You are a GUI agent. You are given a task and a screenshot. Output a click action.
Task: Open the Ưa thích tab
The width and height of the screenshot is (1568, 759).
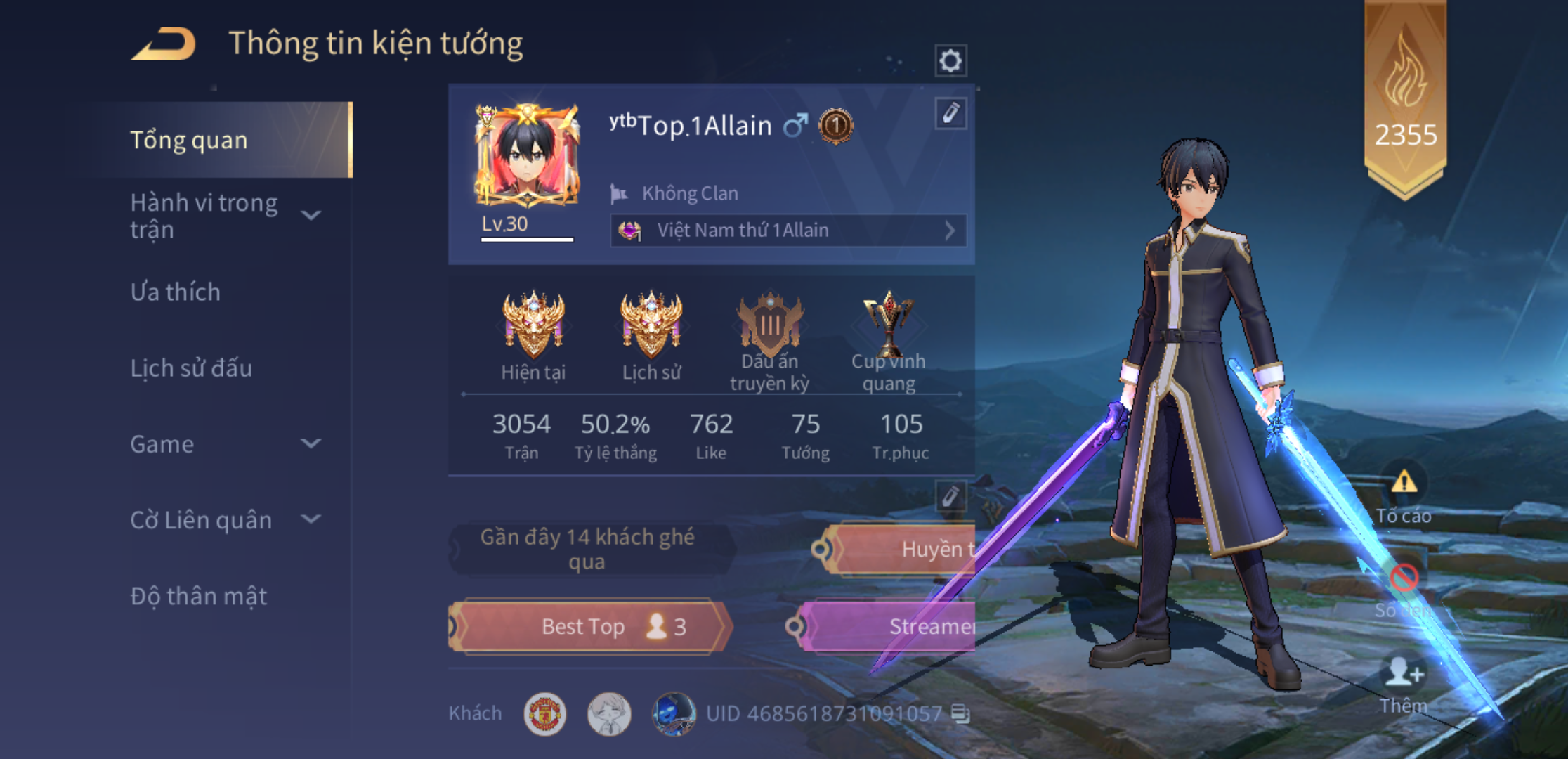tap(176, 292)
